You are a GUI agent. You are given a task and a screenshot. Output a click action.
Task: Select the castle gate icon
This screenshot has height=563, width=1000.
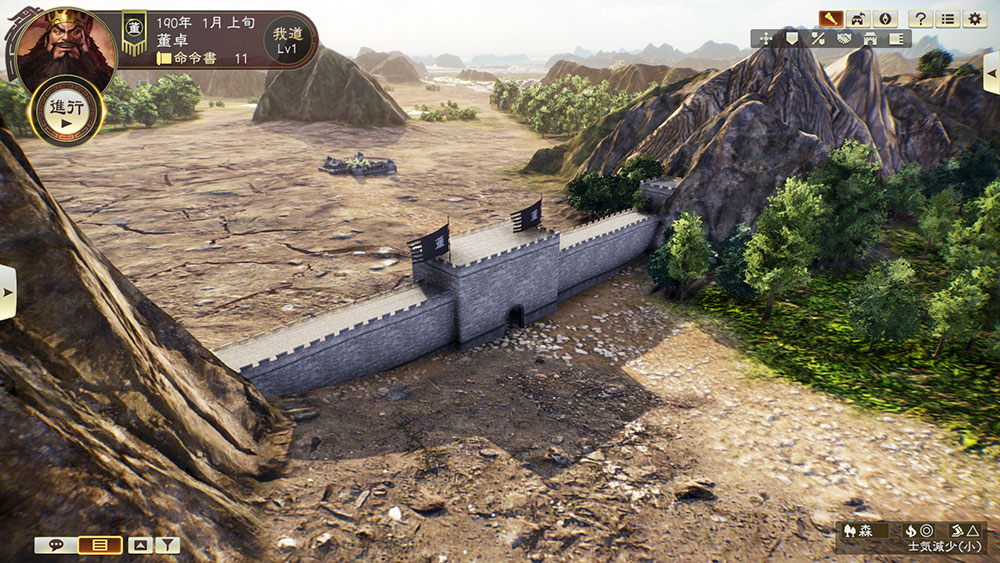pos(870,39)
